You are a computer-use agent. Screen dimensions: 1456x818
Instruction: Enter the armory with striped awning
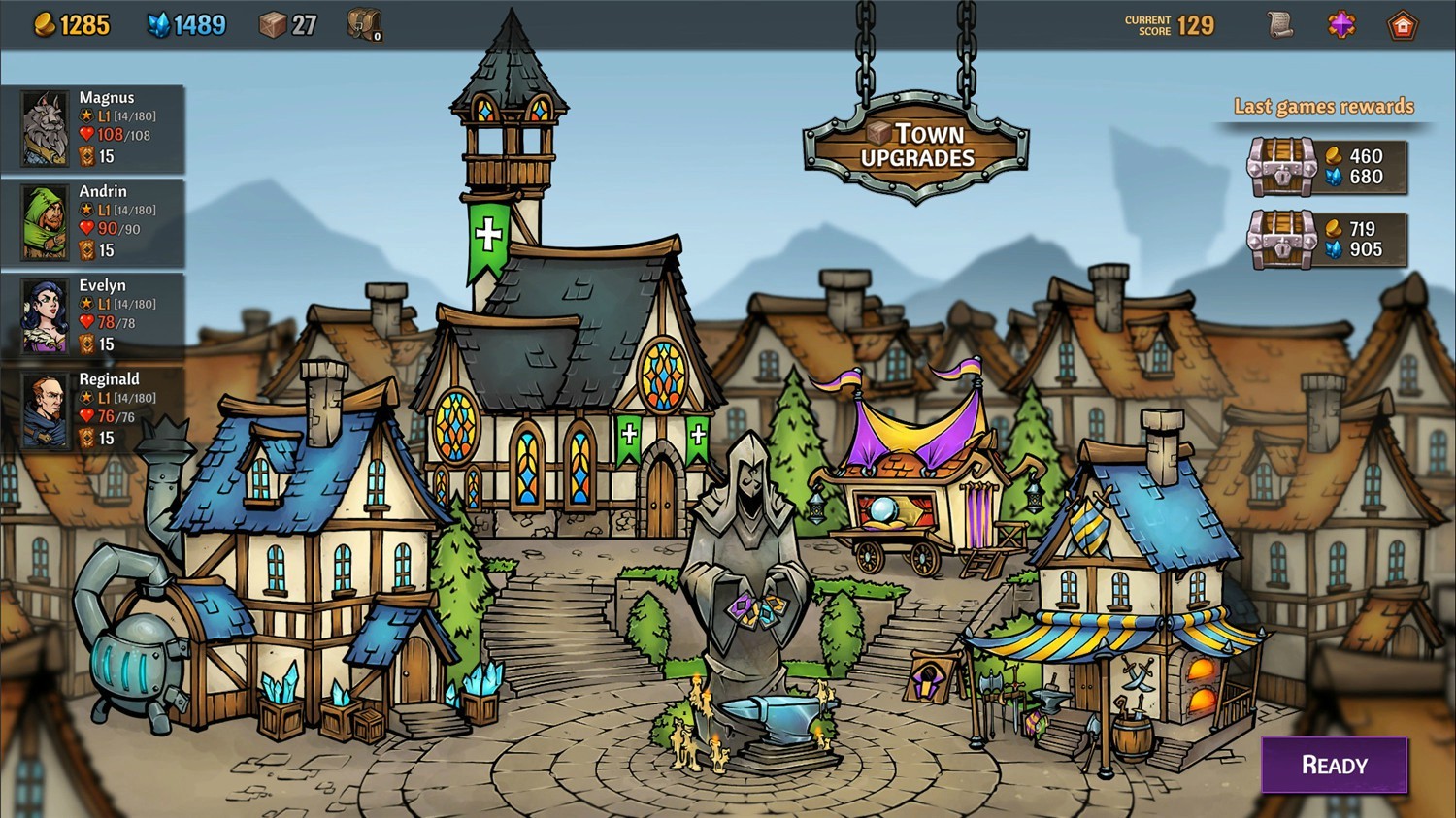pos(1126,602)
